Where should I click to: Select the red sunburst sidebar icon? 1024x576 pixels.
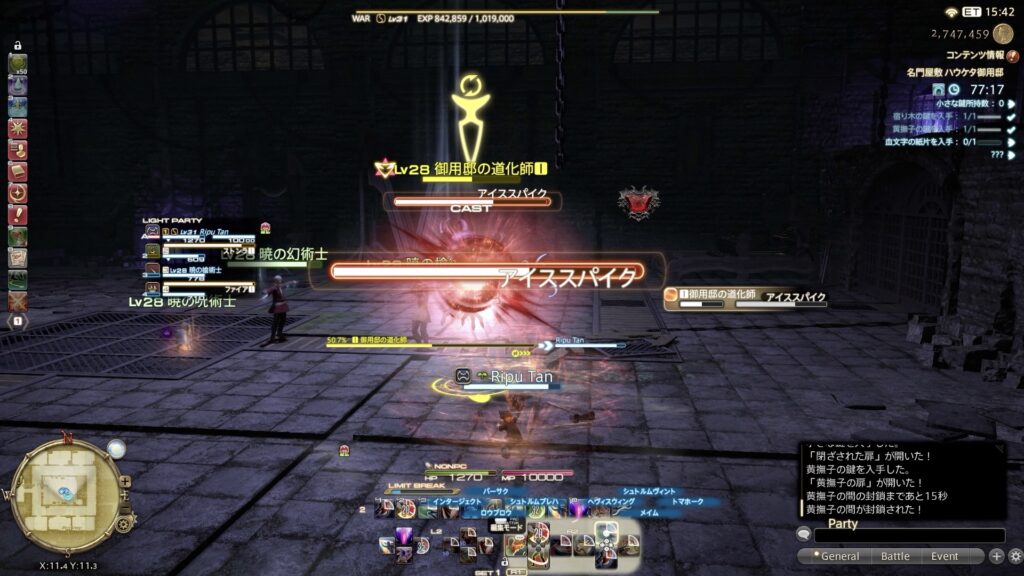point(17,129)
